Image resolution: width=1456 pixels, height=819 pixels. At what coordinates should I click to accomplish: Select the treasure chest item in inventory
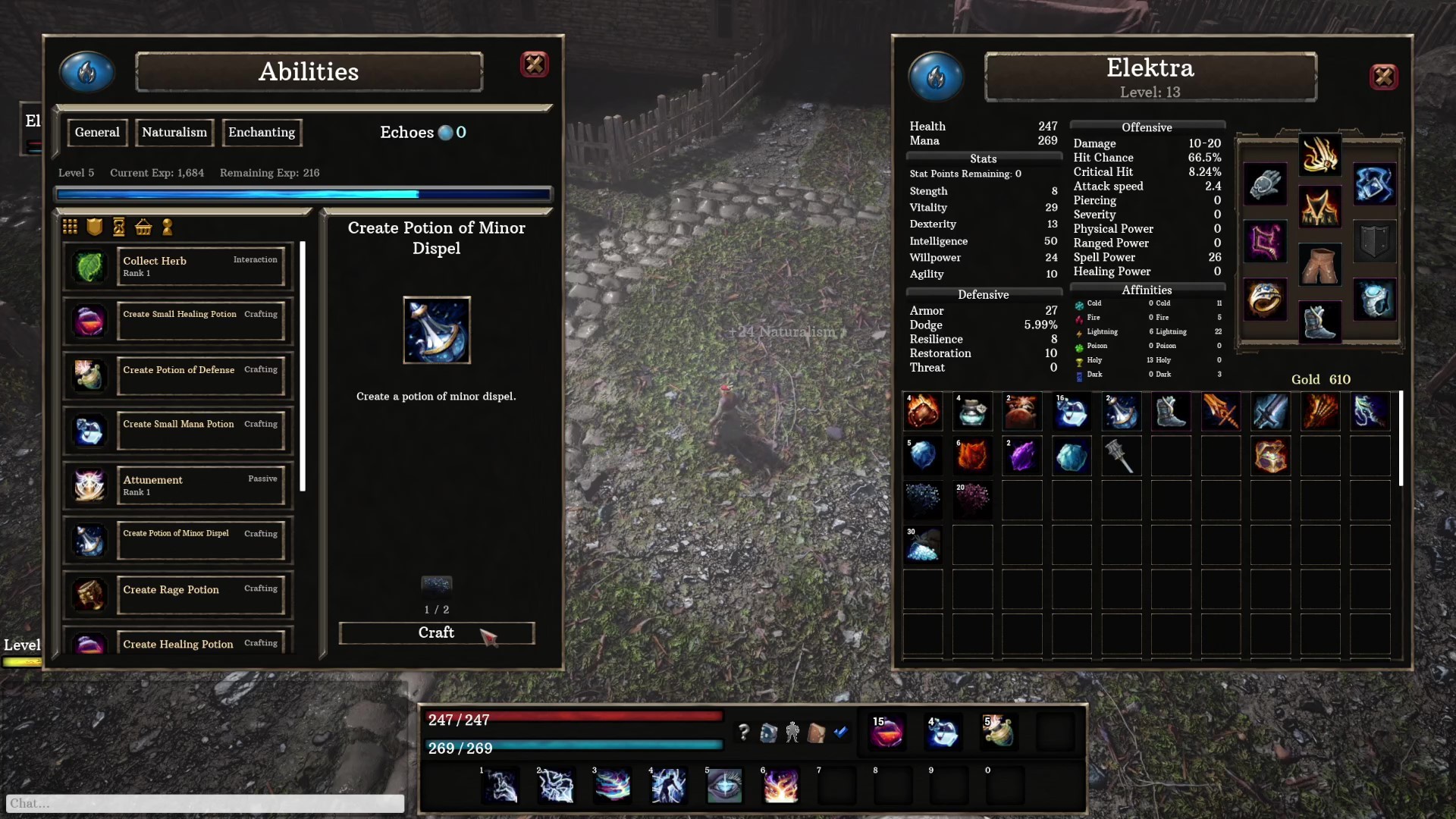click(x=1270, y=457)
